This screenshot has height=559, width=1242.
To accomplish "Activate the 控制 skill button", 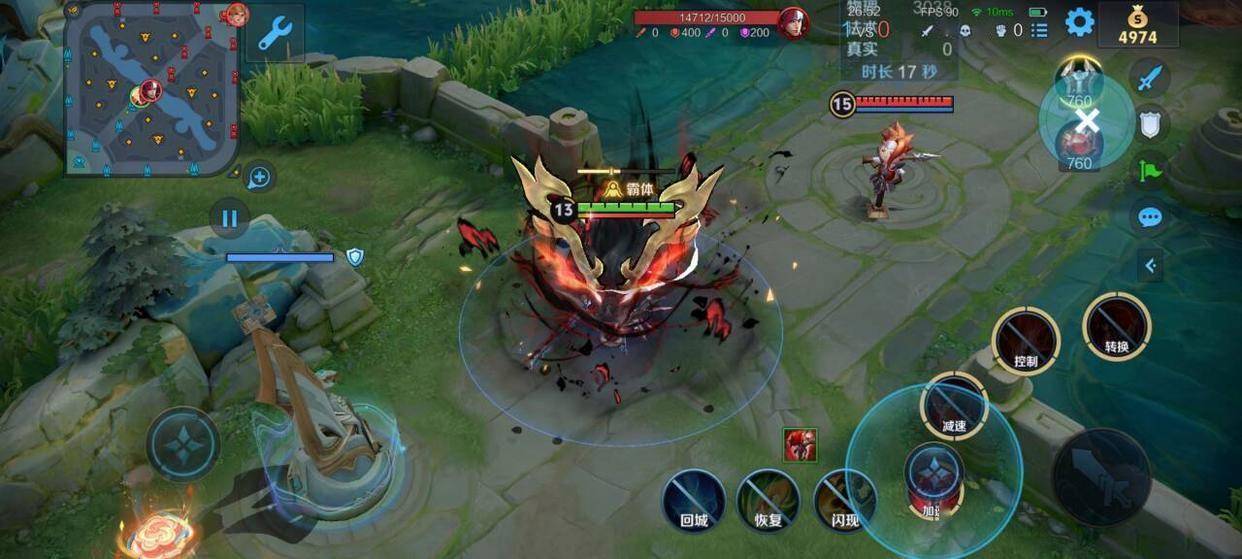I will 1025,340.
